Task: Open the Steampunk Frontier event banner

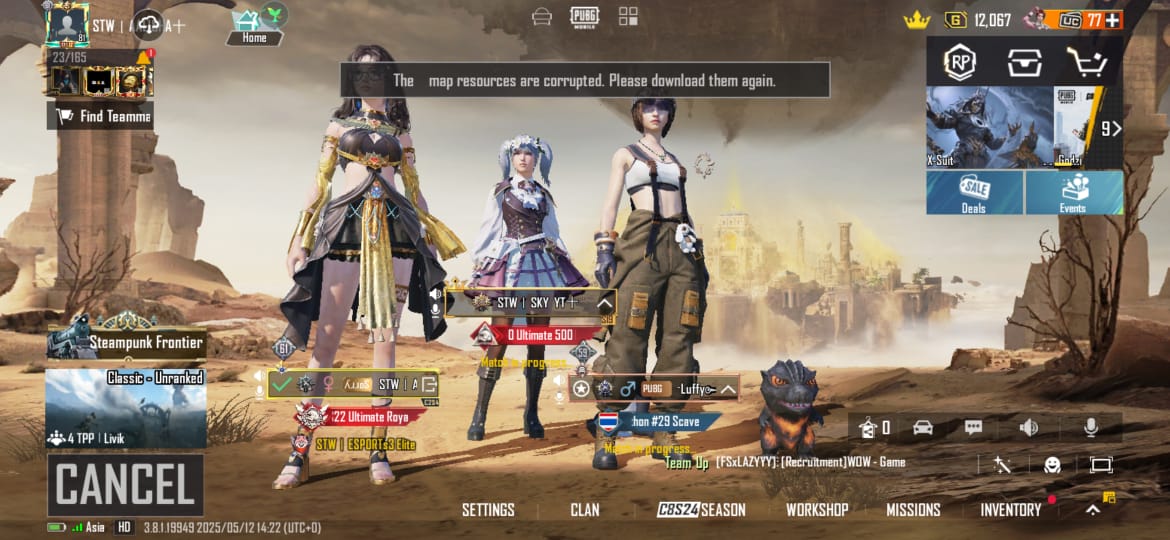Action: point(126,342)
